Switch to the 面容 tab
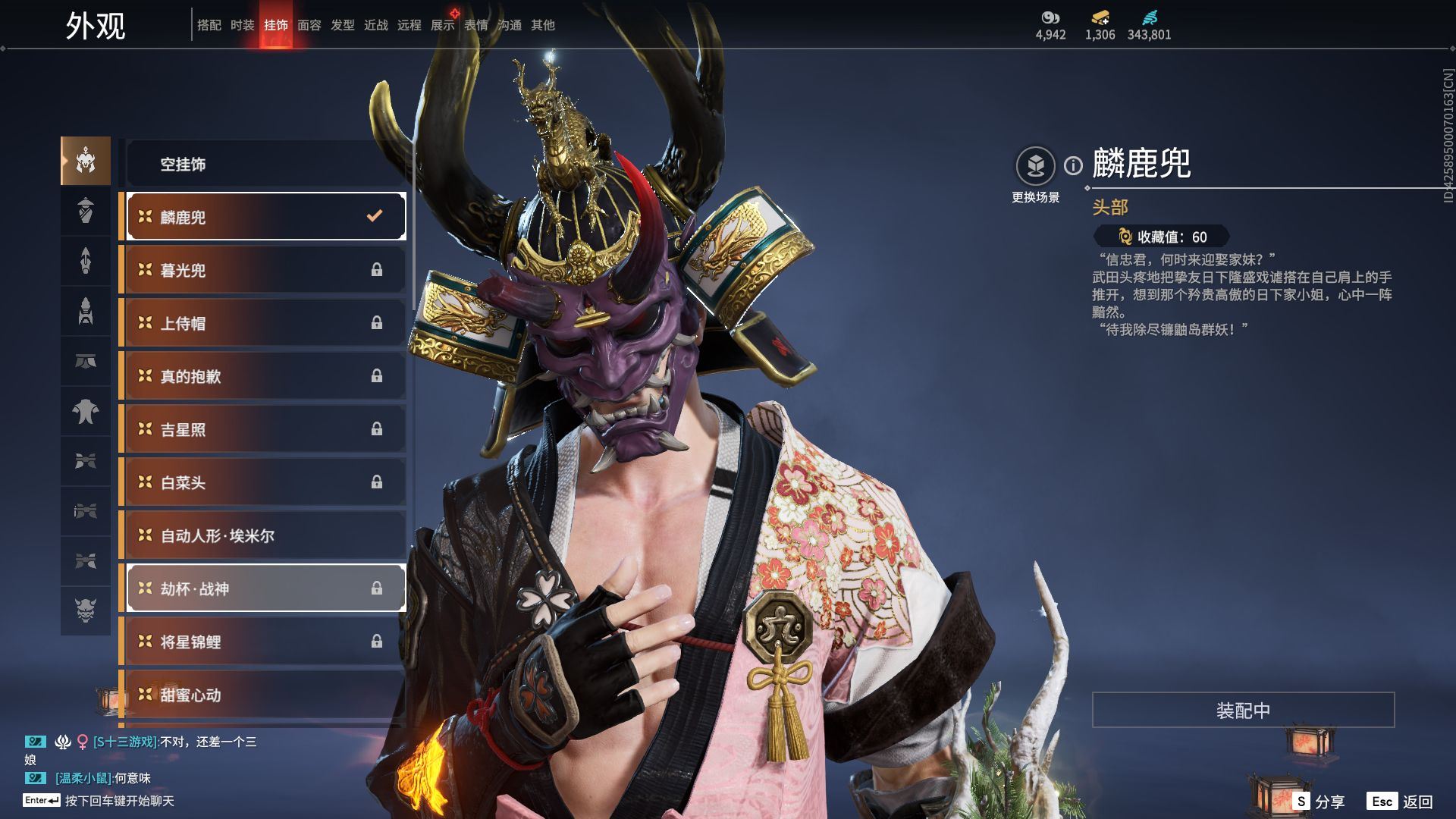The height and width of the screenshot is (819, 1456). (x=309, y=25)
